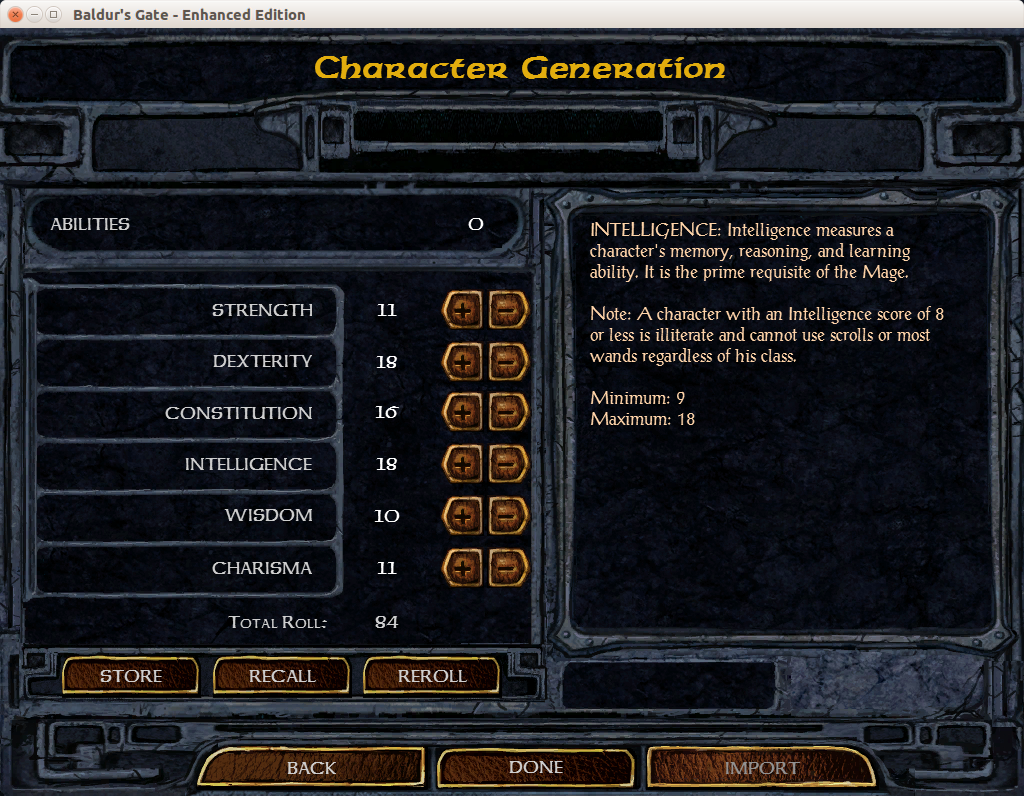This screenshot has height=796, width=1024.
Task: Decrease Strength with the minus button
Action: [508, 311]
